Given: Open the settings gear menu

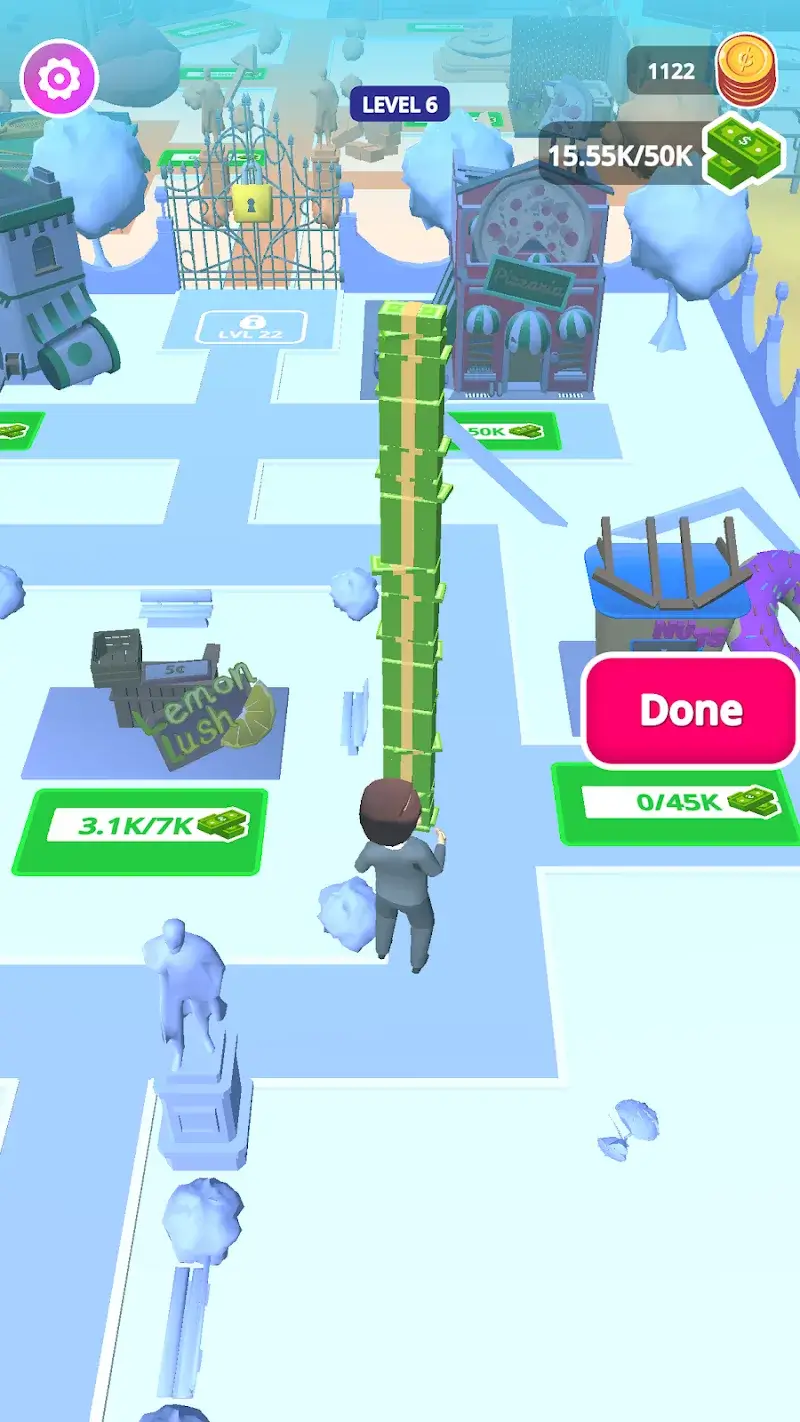Looking at the screenshot, I should click(x=59, y=77).
